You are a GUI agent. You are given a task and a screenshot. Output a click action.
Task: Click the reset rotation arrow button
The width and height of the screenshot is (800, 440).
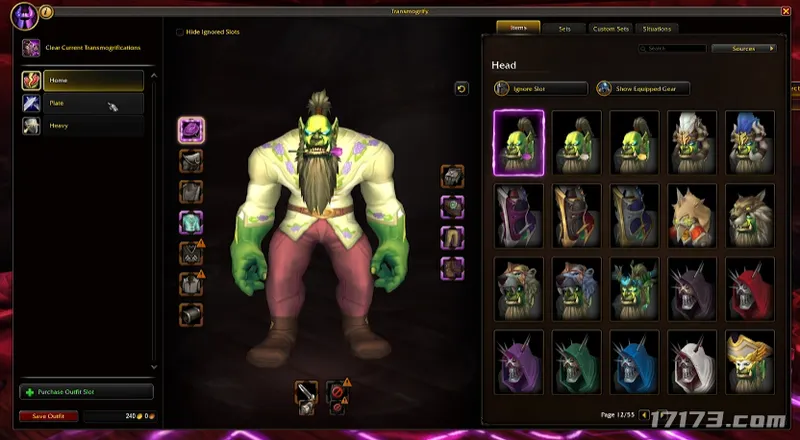pyautogui.click(x=461, y=89)
